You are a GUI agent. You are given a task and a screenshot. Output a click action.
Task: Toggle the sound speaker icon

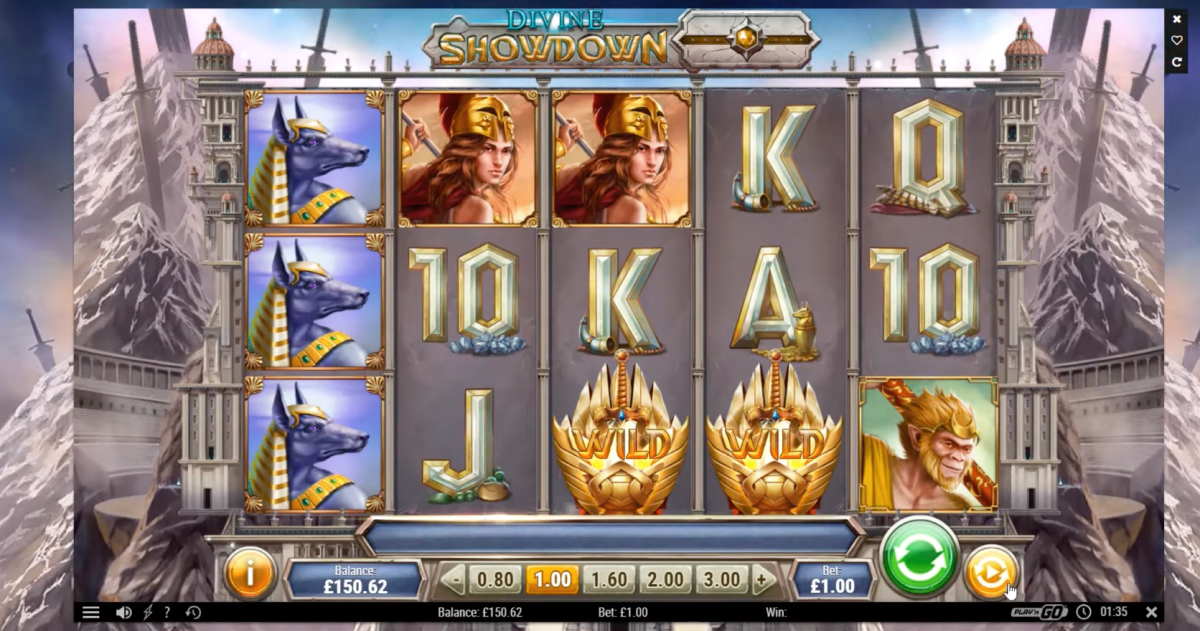(x=124, y=612)
